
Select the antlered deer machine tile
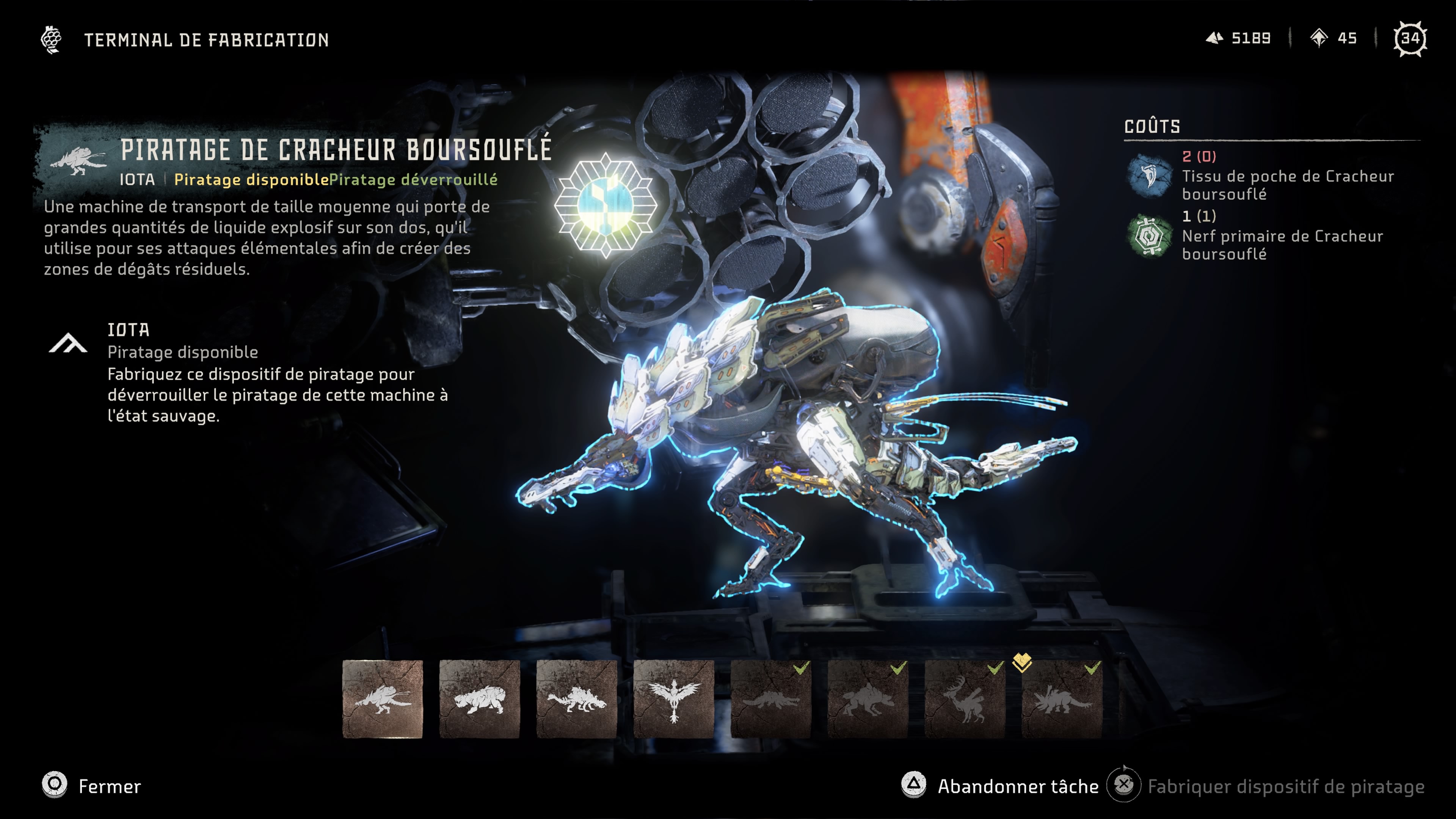965,698
